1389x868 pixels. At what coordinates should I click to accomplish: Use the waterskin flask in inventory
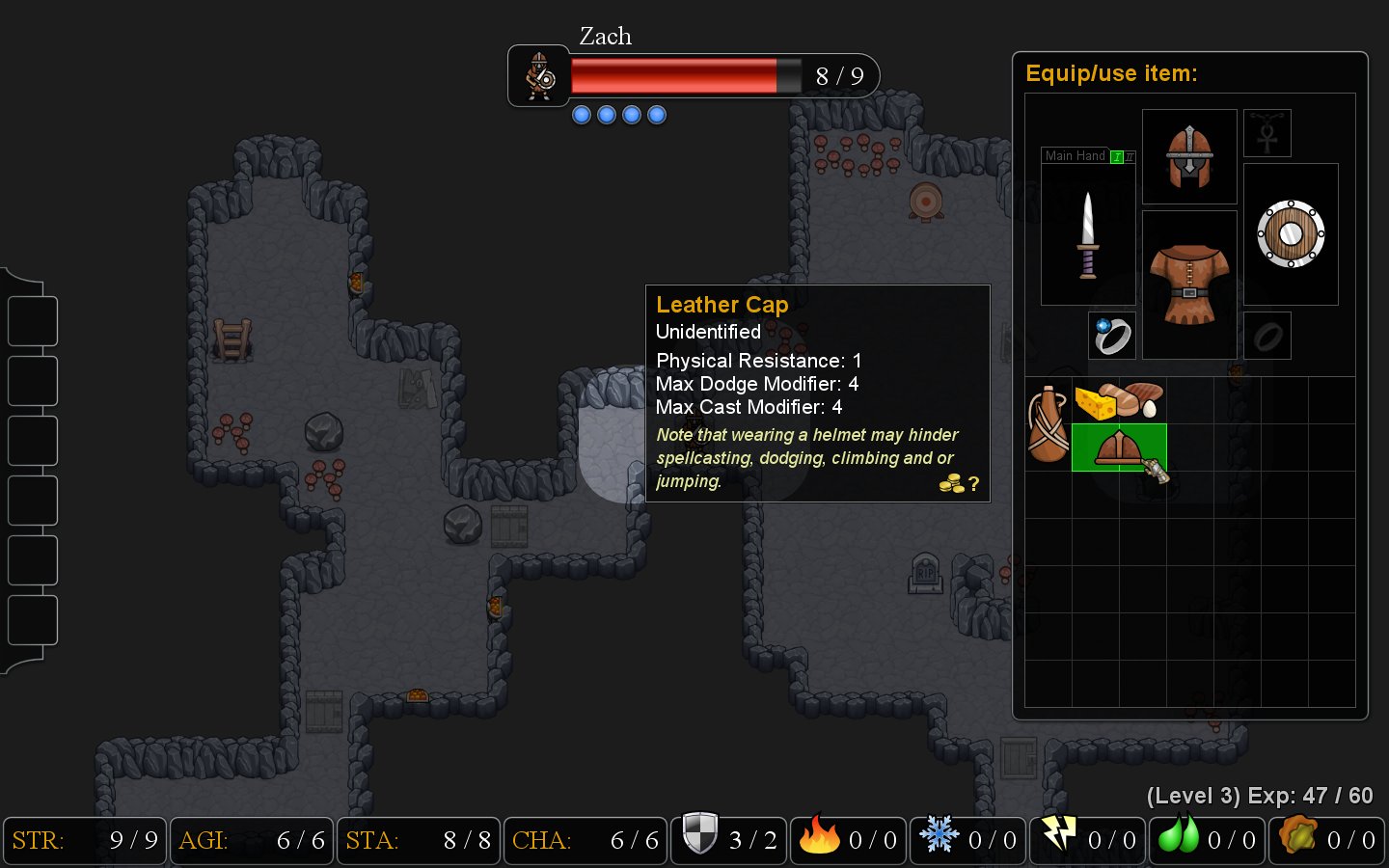(x=1048, y=424)
